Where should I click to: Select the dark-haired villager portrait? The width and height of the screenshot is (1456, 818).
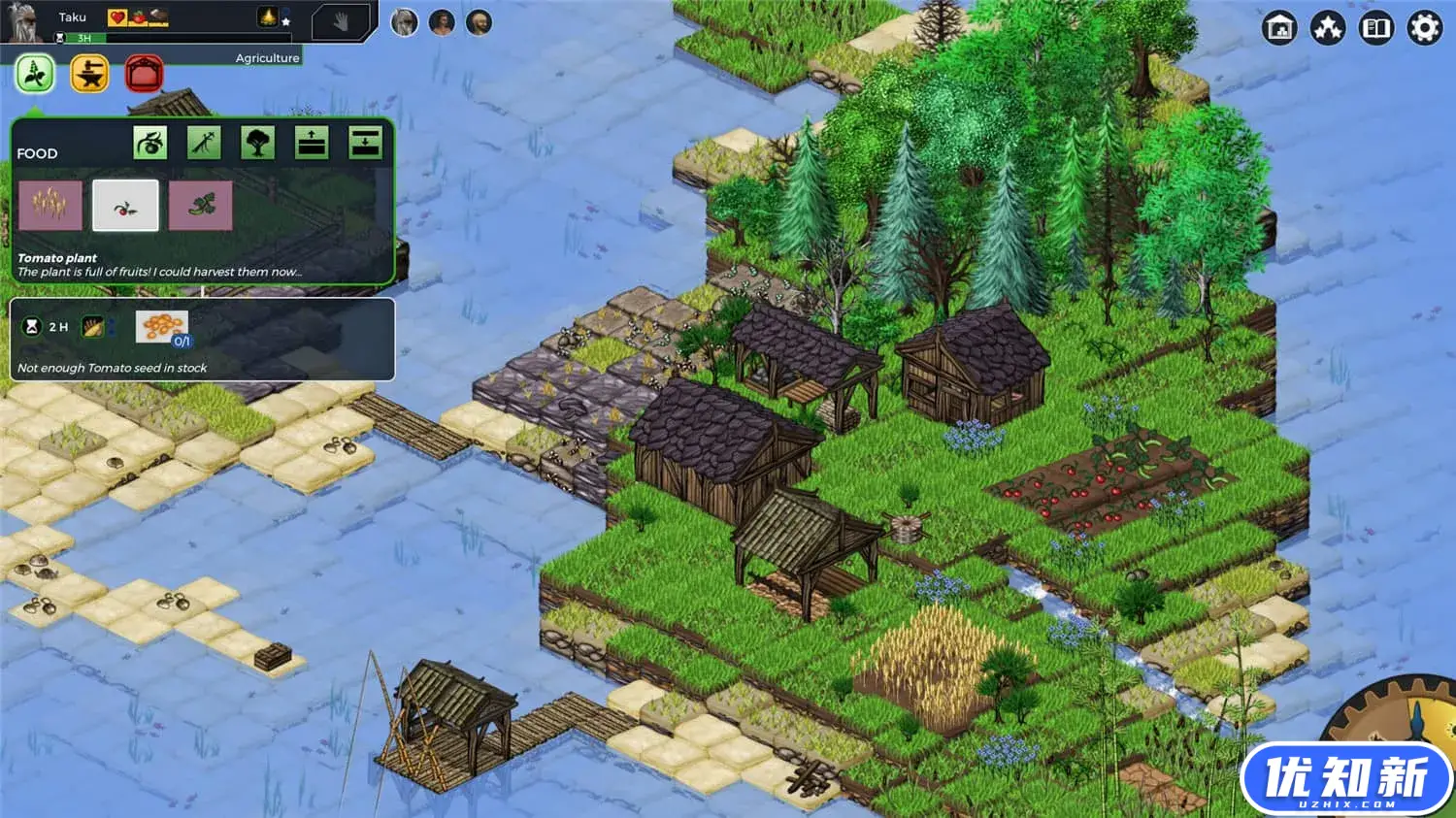(442, 22)
